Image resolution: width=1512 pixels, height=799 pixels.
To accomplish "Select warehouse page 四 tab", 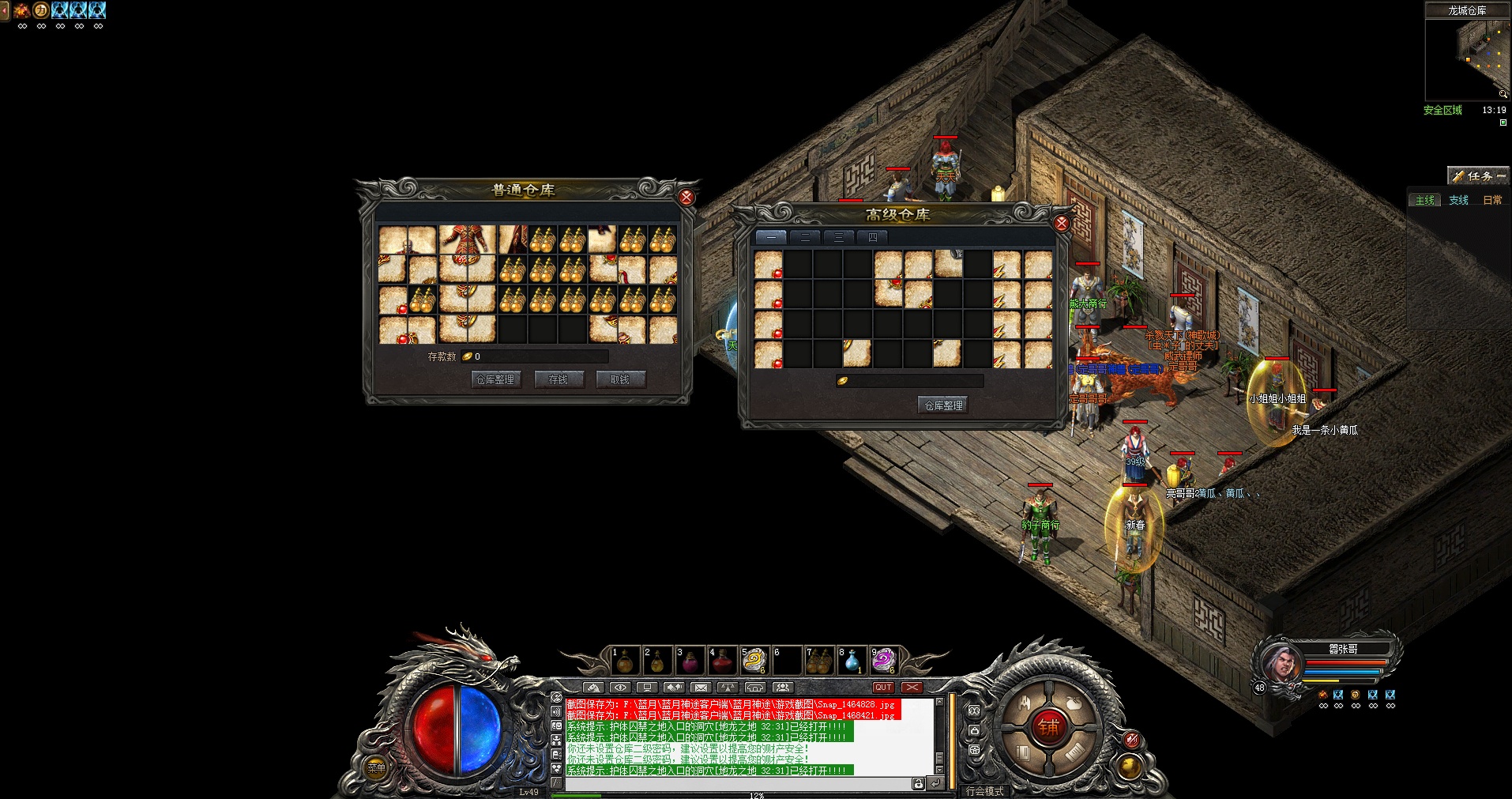I will (873, 237).
